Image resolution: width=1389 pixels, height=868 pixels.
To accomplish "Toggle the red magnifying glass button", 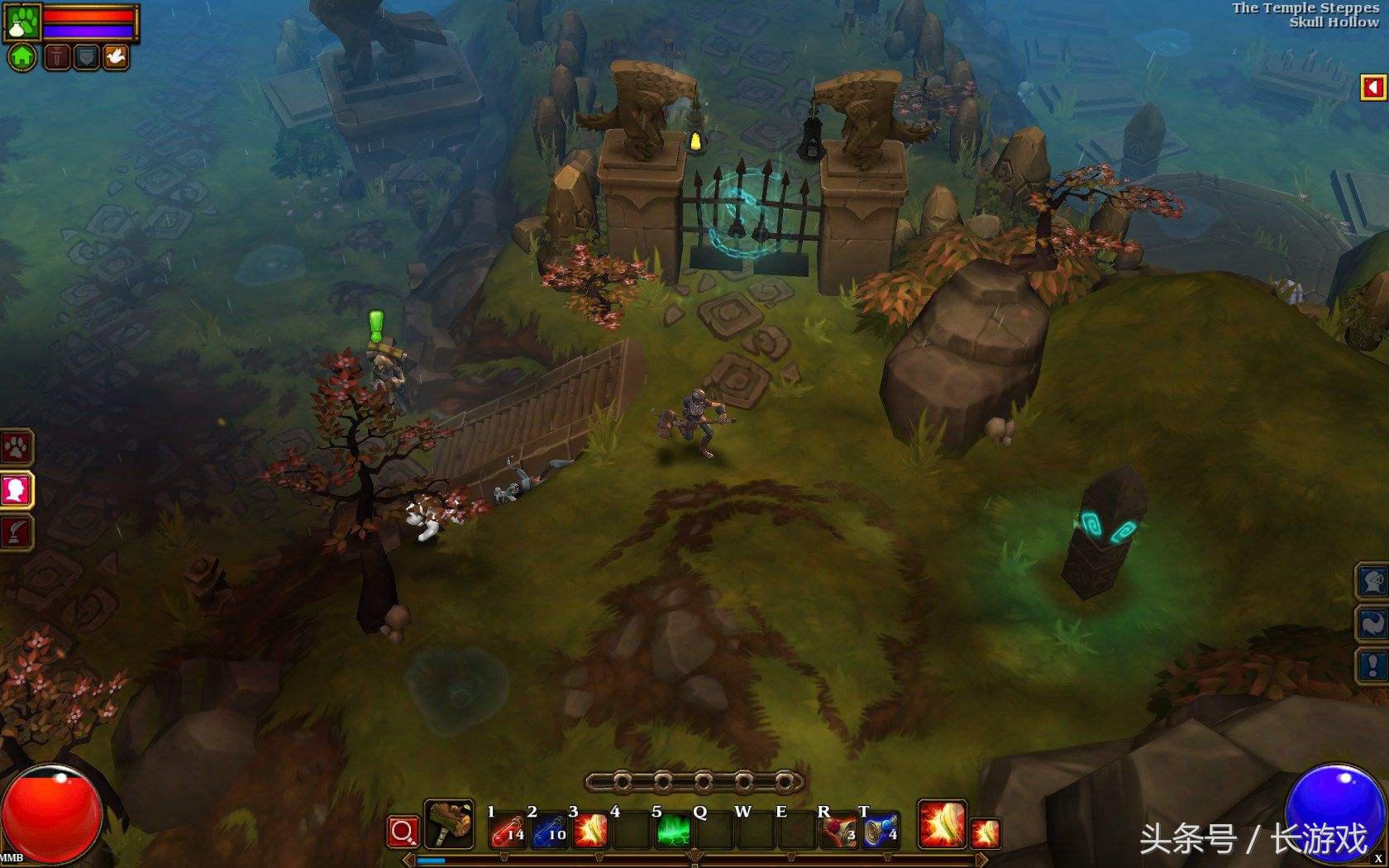I will (403, 832).
